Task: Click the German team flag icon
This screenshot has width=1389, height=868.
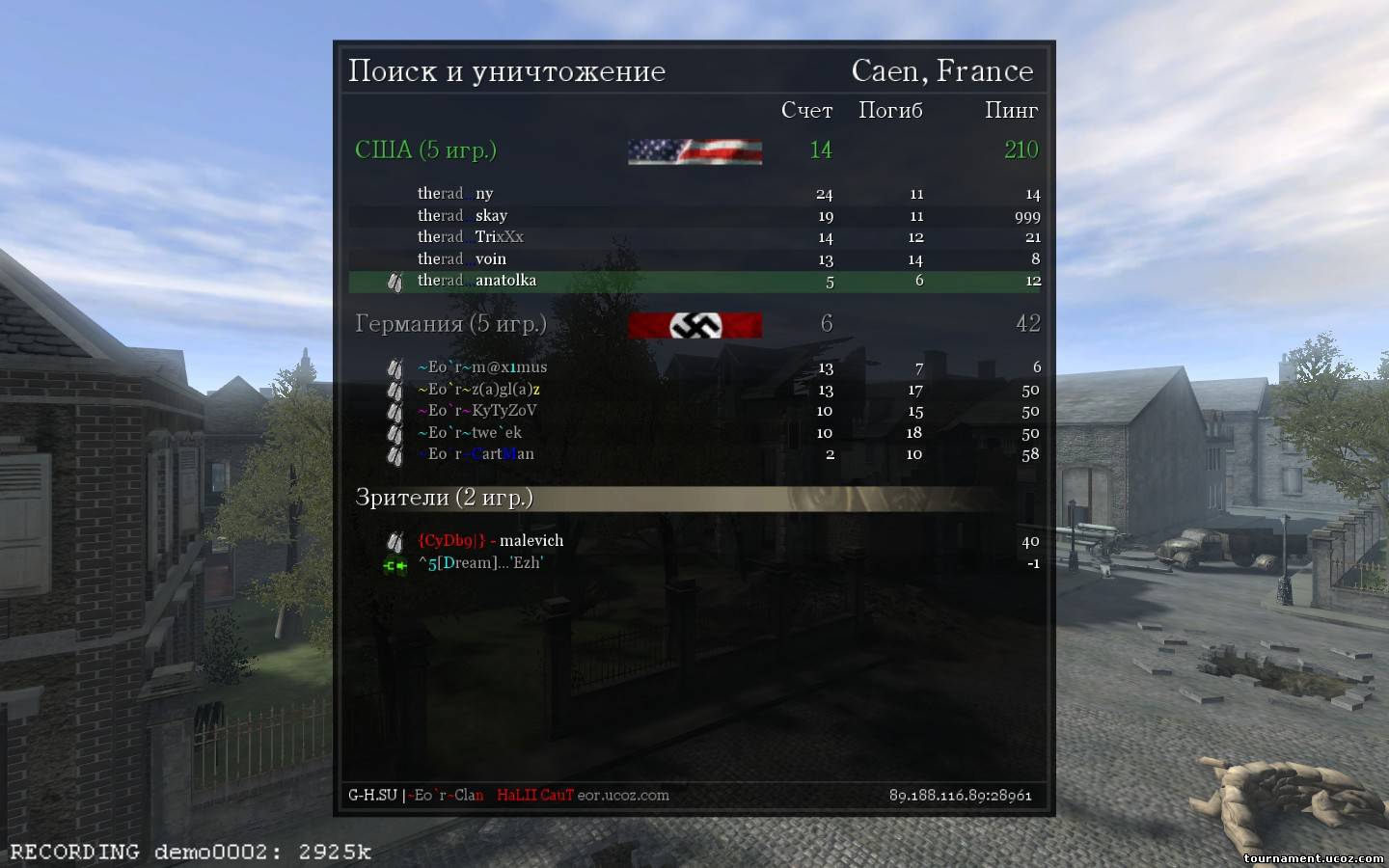Action: click(x=694, y=325)
